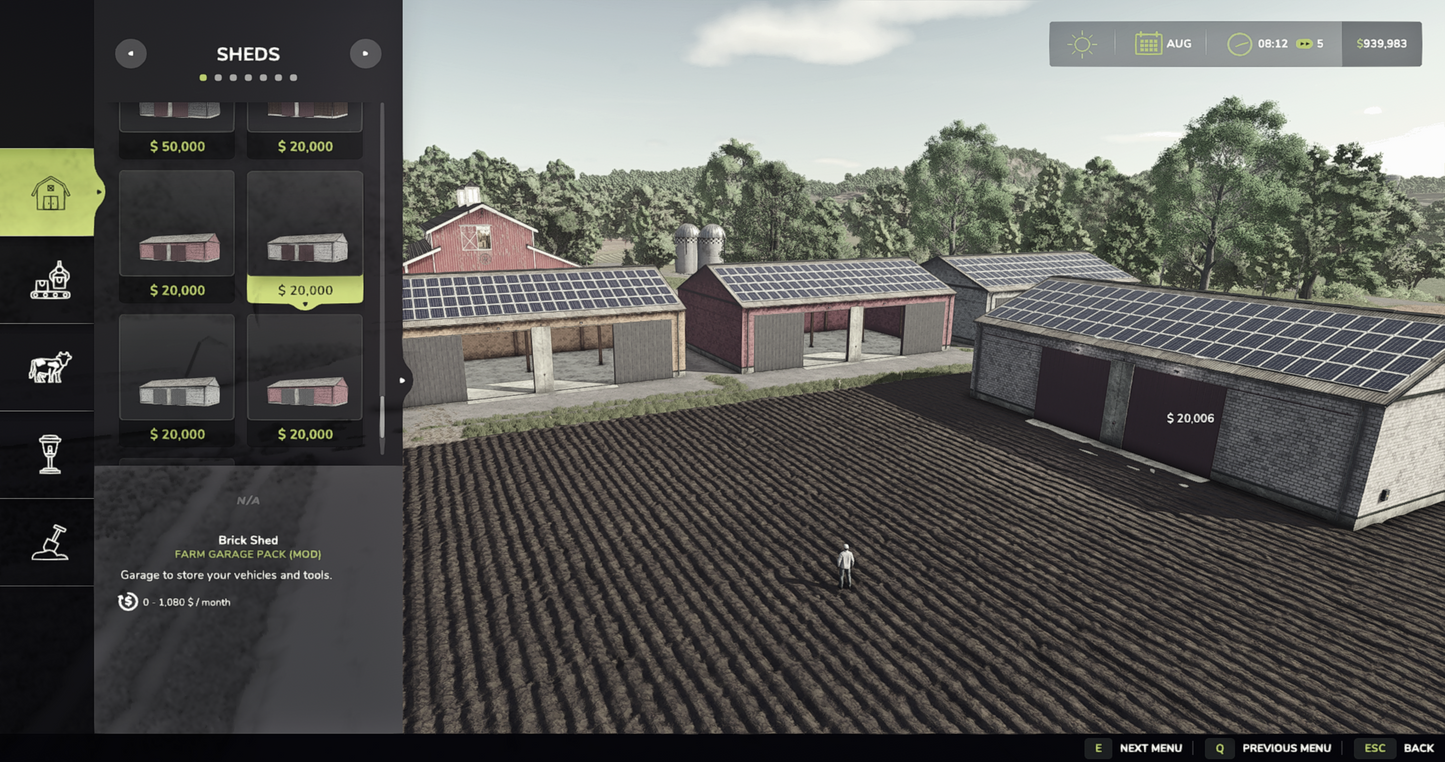Toggle the time acceleration fast-forward indicator
Screen dimensions: 1445x762
(x=1303, y=42)
